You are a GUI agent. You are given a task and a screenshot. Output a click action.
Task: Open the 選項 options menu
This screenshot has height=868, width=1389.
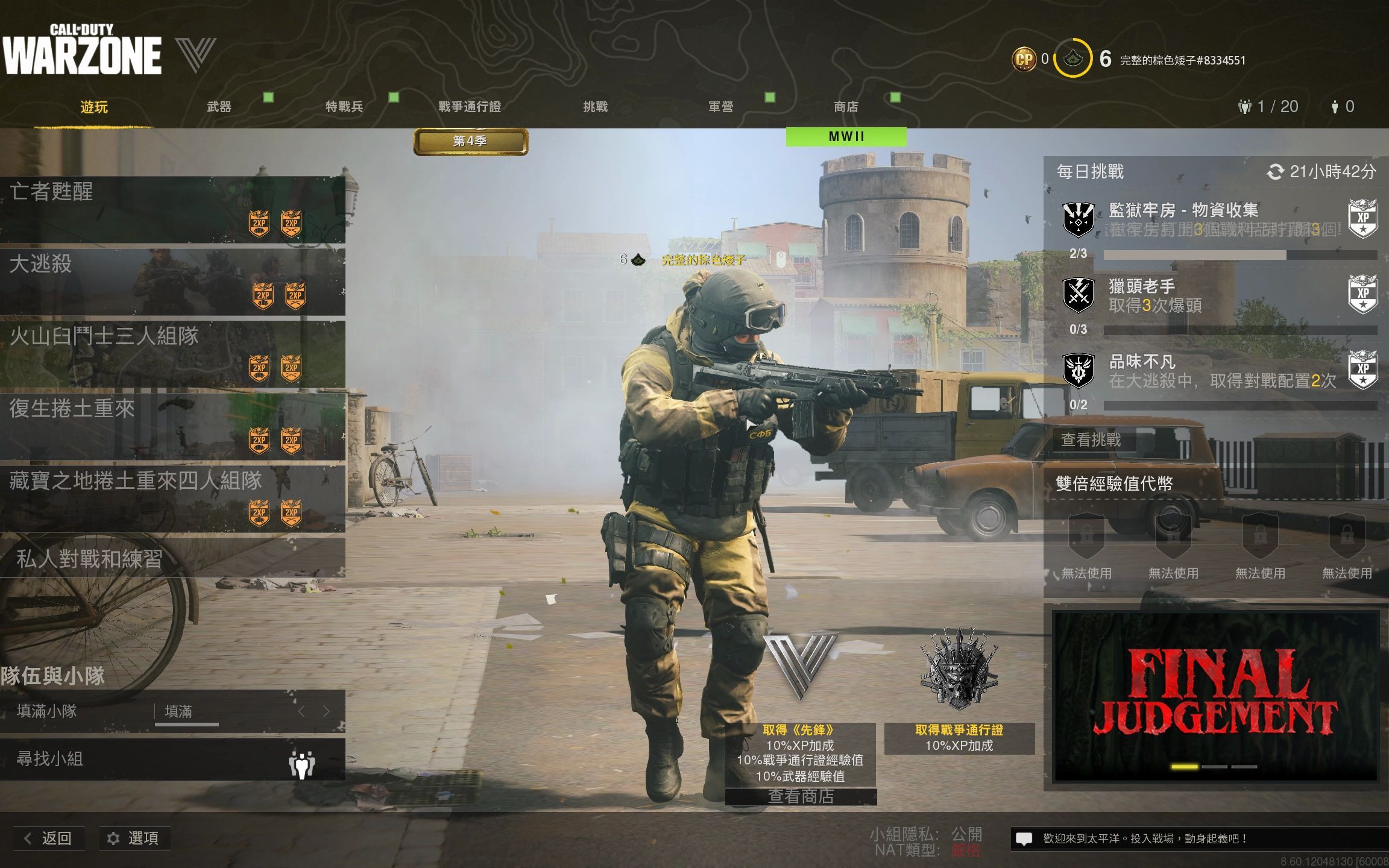point(134,838)
